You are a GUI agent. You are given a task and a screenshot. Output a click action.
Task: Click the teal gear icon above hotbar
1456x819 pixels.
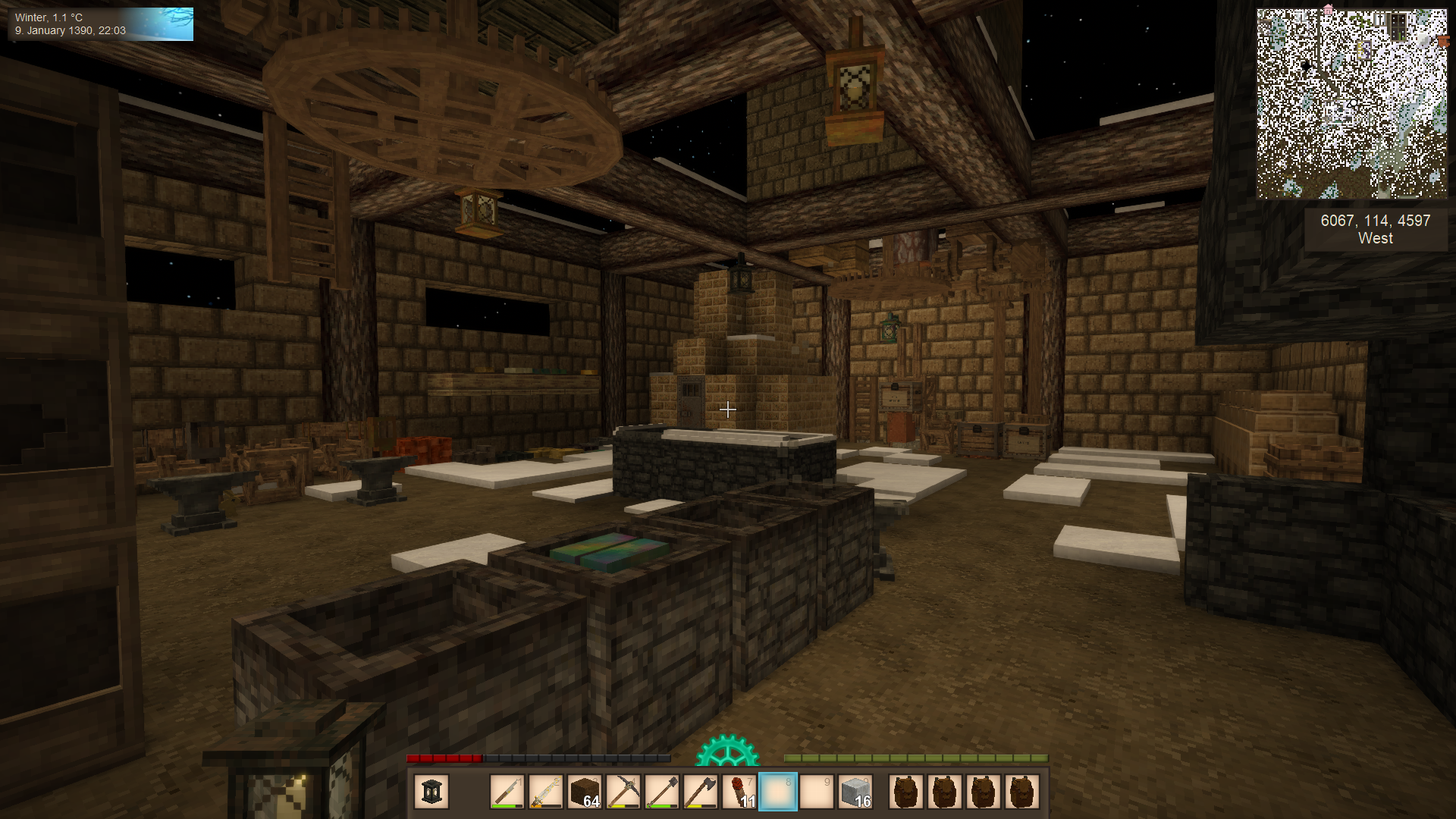point(726,751)
